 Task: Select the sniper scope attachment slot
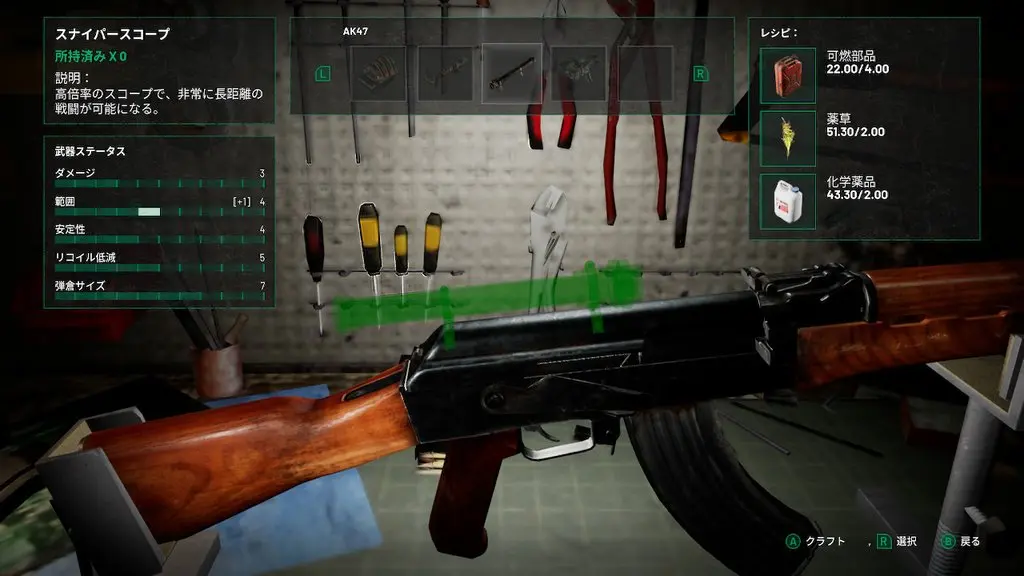click(x=512, y=73)
